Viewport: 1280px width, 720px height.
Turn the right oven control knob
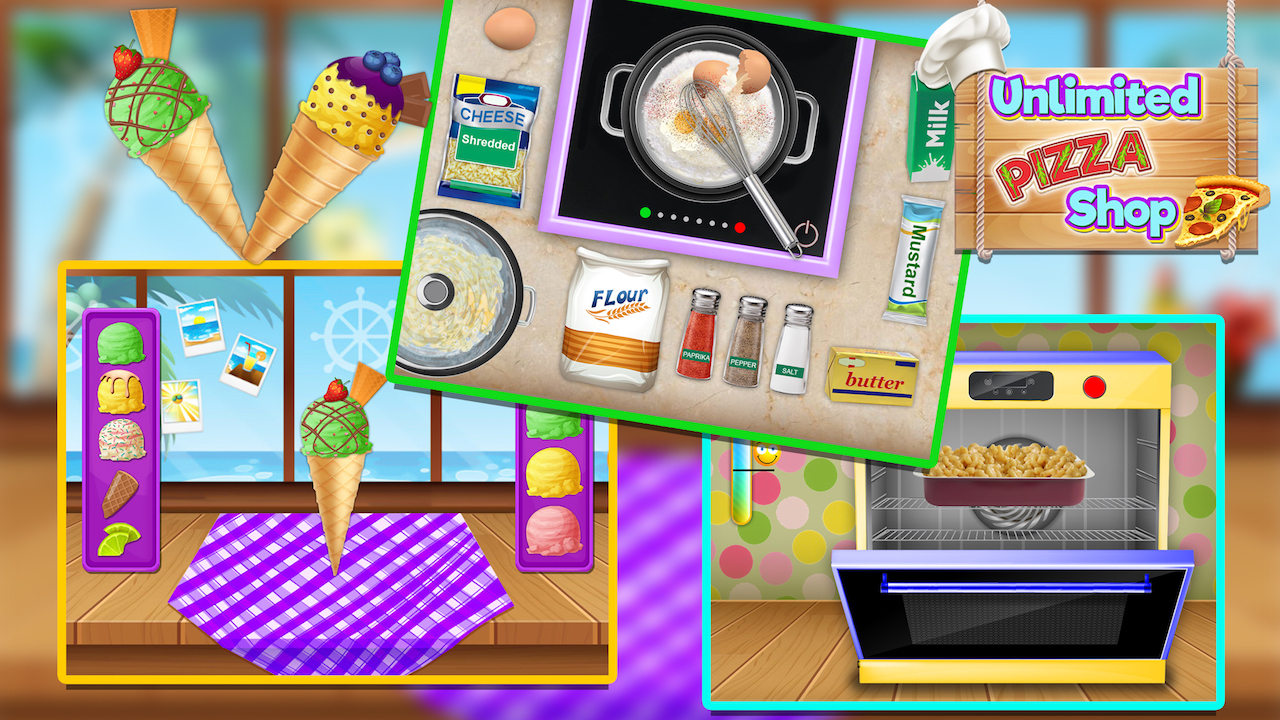[x=1031, y=381]
